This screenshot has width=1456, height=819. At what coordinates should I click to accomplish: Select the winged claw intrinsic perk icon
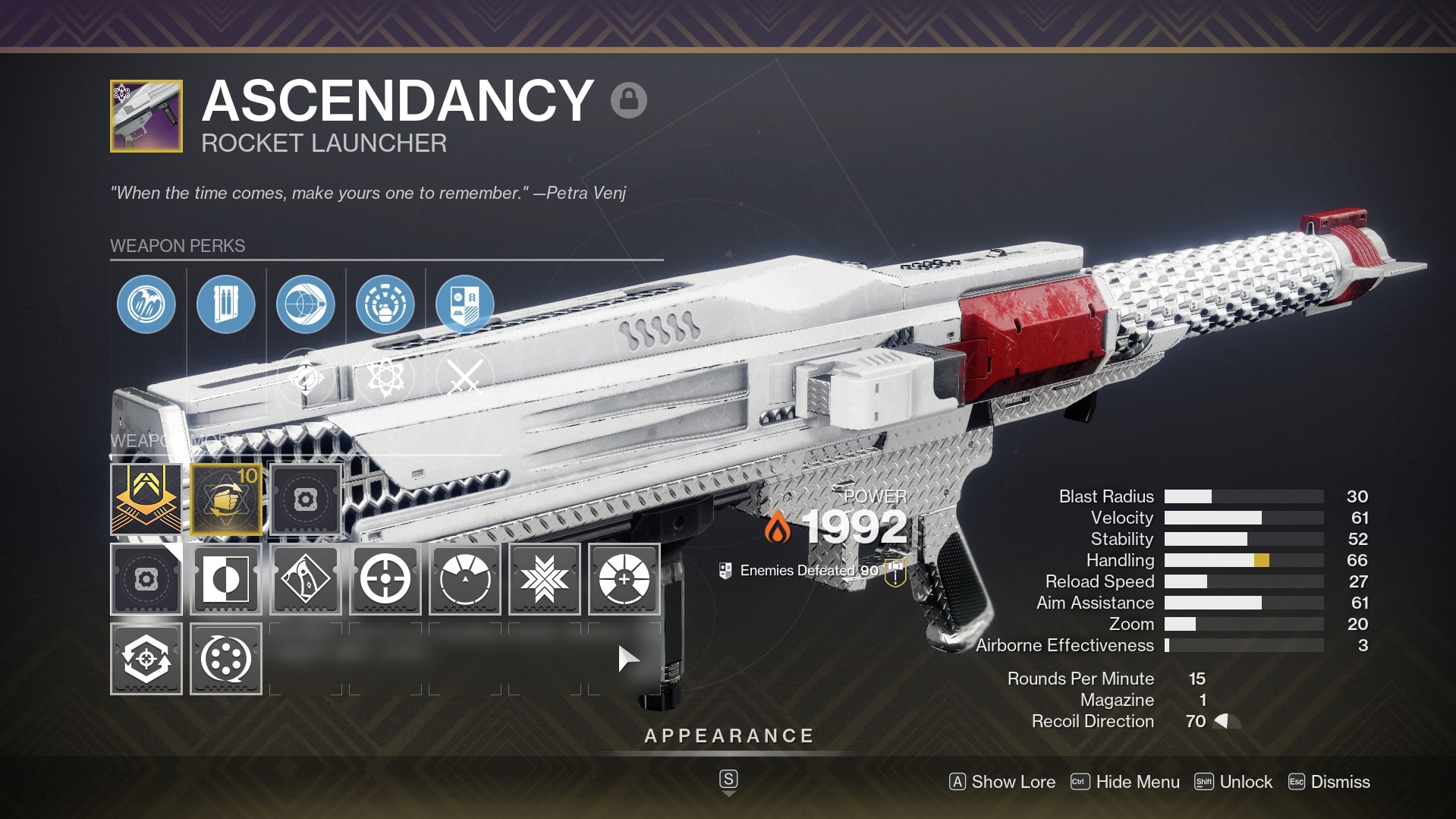[x=146, y=304]
